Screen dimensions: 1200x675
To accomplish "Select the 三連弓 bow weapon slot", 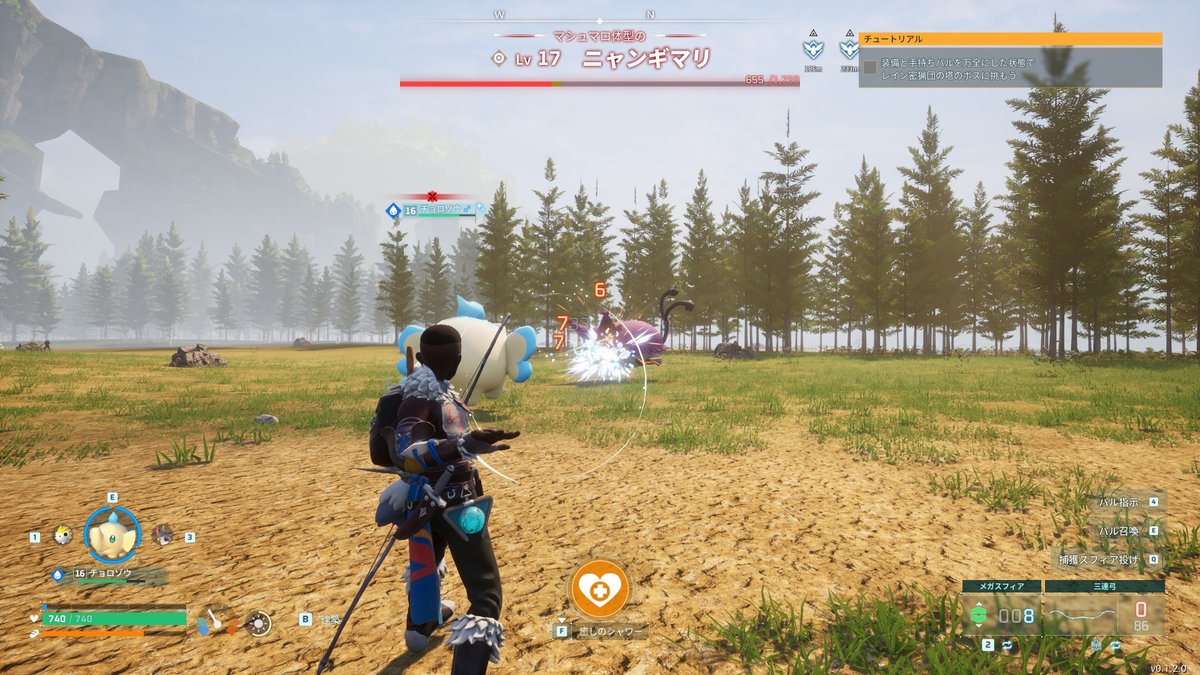I will tap(1104, 614).
